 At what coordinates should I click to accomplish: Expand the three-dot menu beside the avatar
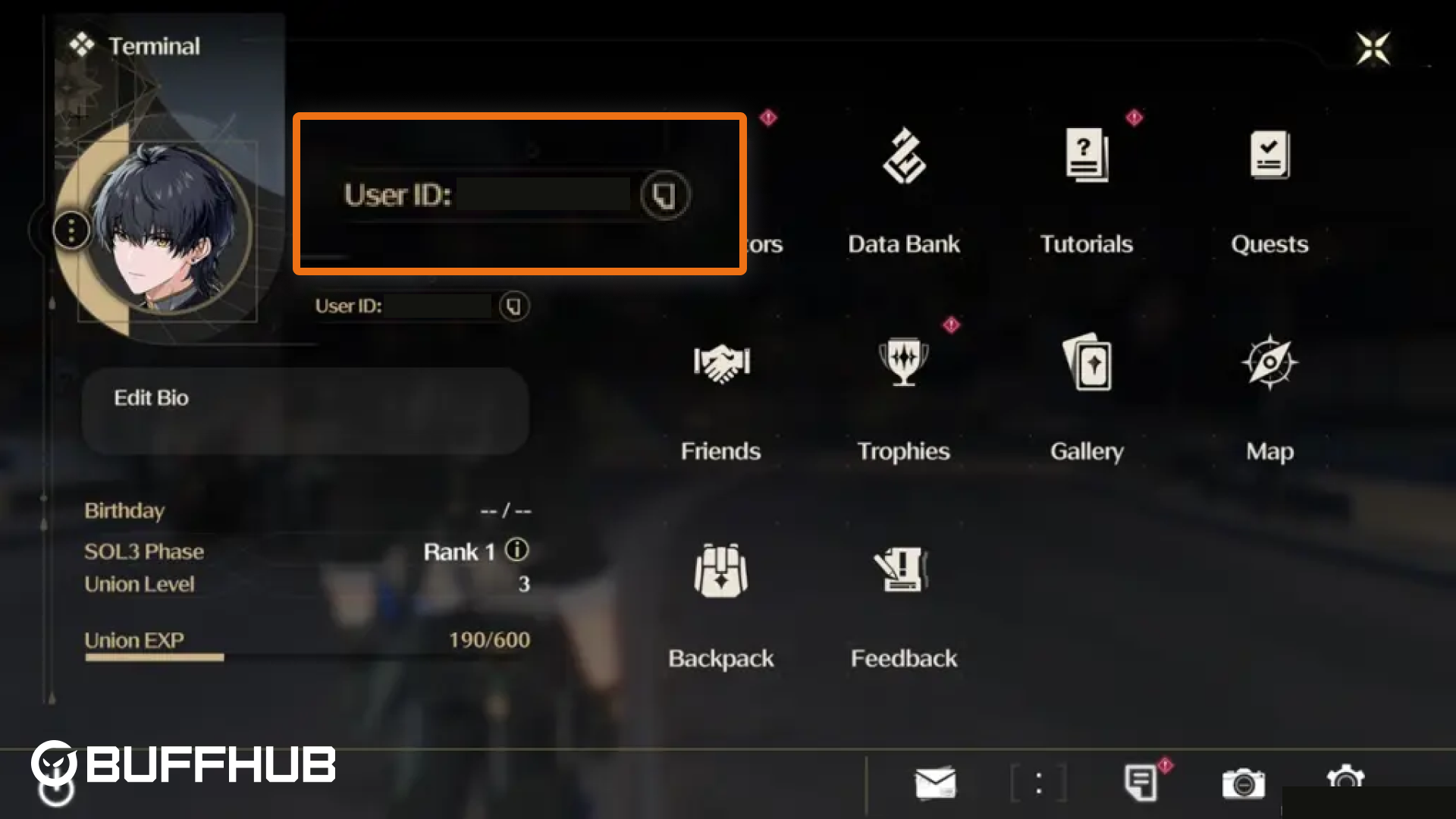coord(72,229)
